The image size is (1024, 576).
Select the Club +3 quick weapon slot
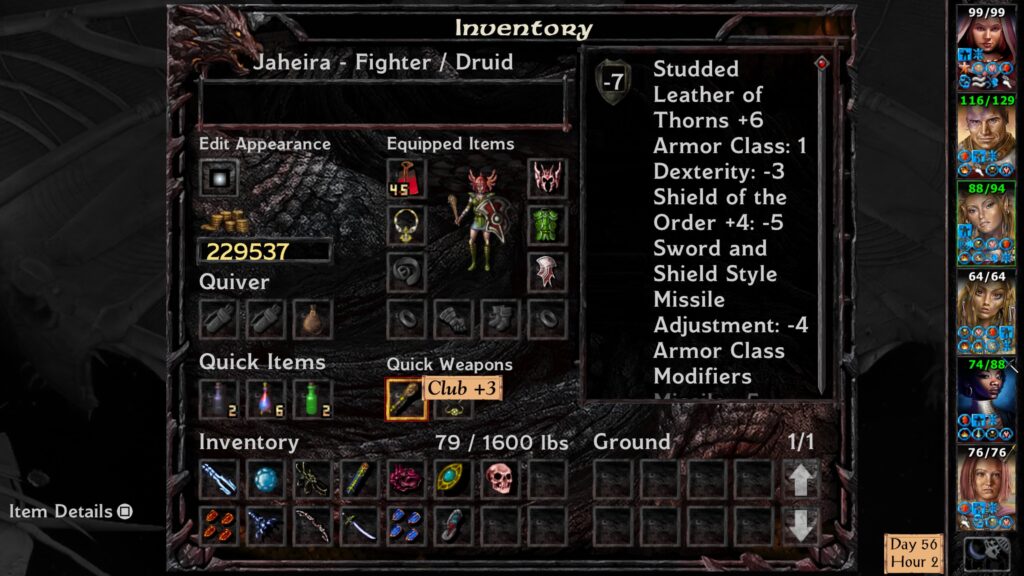pos(406,399)
